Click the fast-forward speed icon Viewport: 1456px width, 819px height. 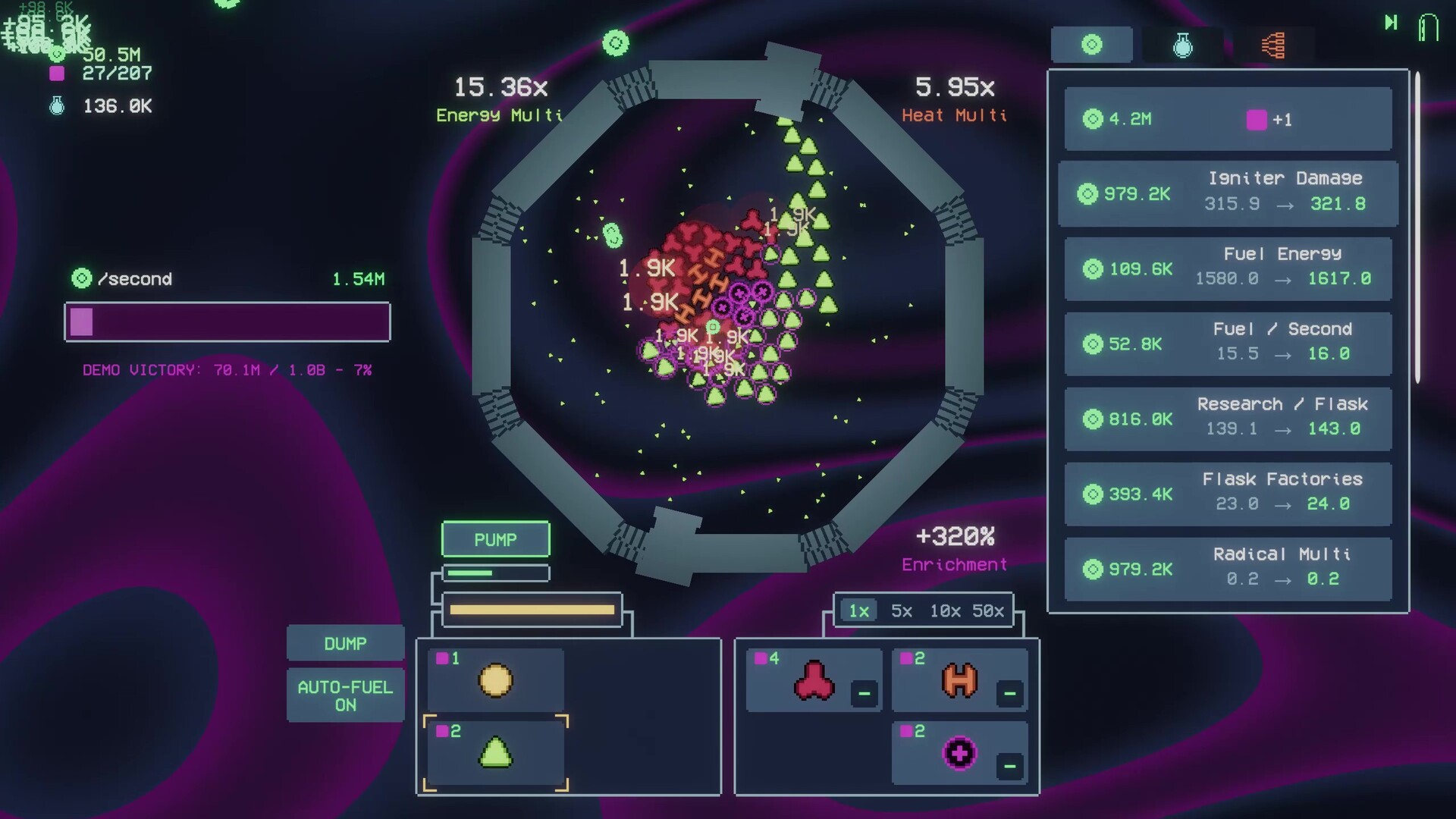pyautogui.click(x=1391, y=23)
